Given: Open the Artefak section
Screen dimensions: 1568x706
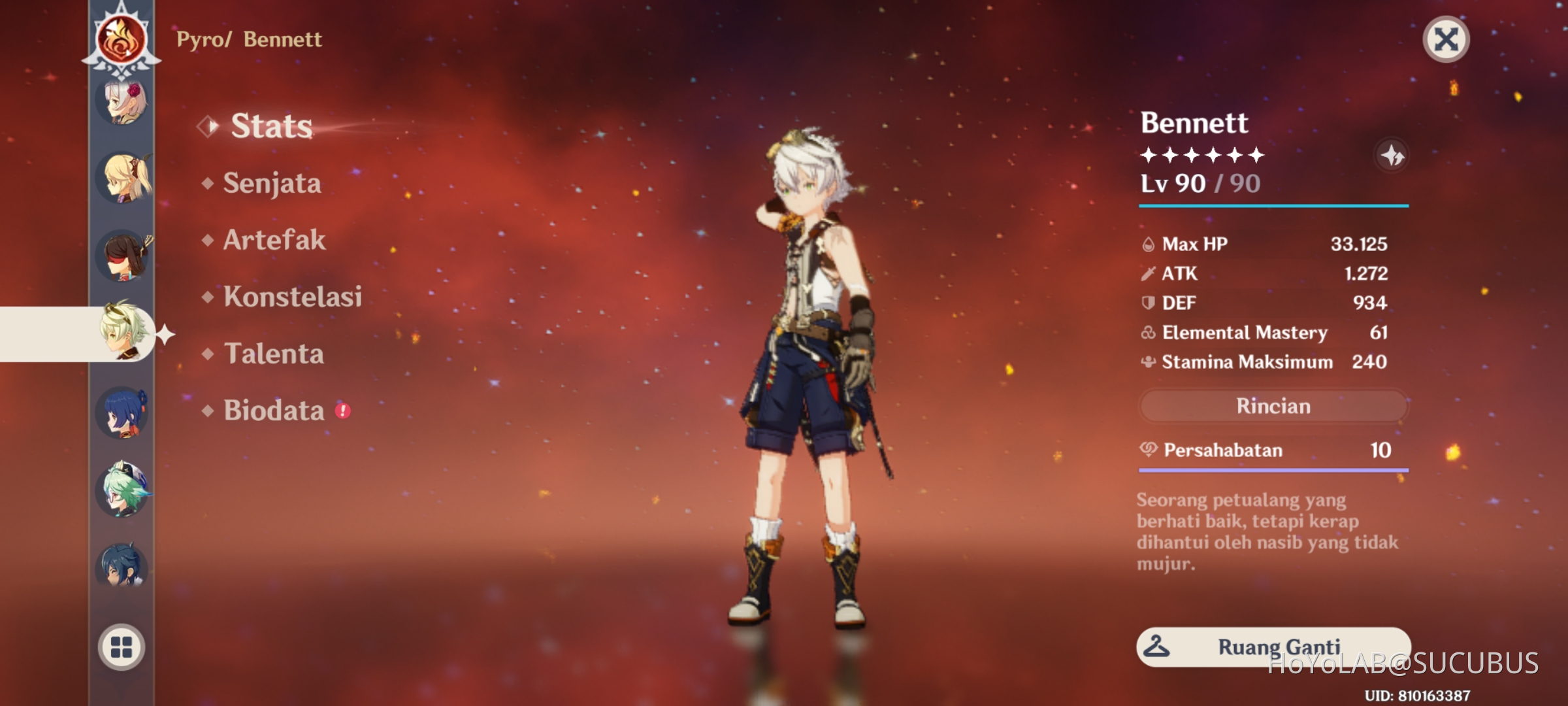Looking at the screenshot, I should point(273,241).
